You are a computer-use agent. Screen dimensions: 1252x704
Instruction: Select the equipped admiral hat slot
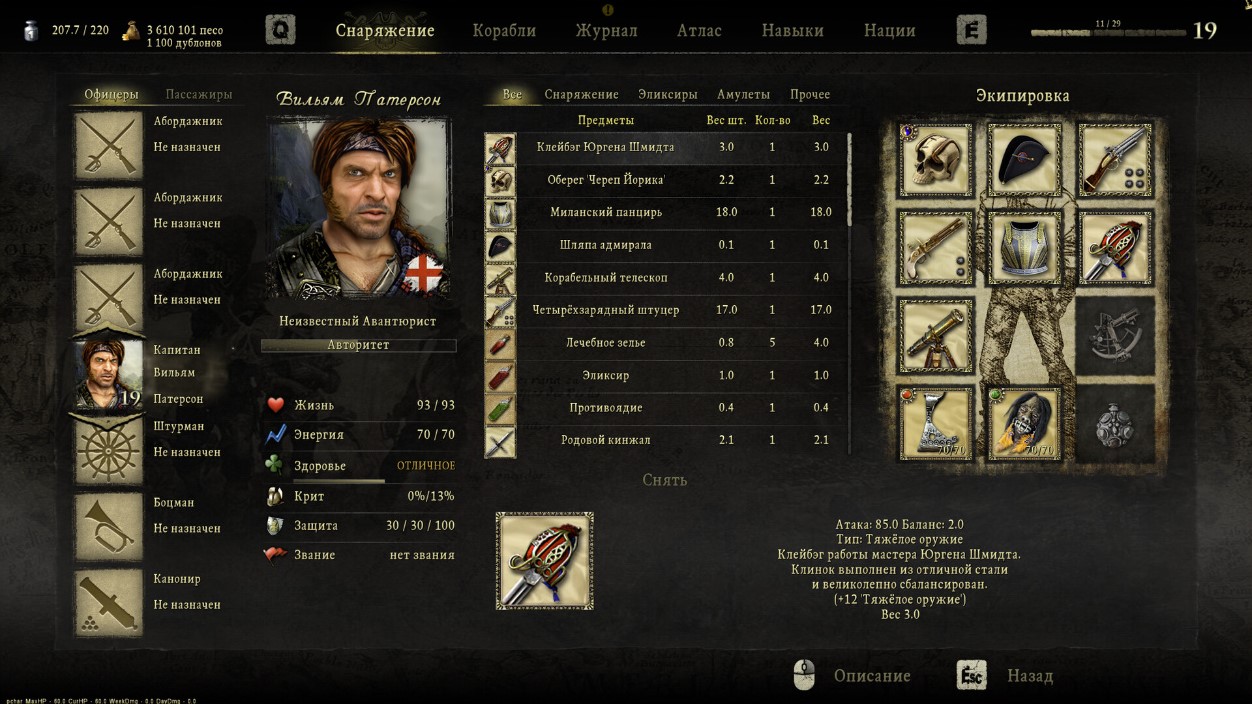click(1024, 159)
